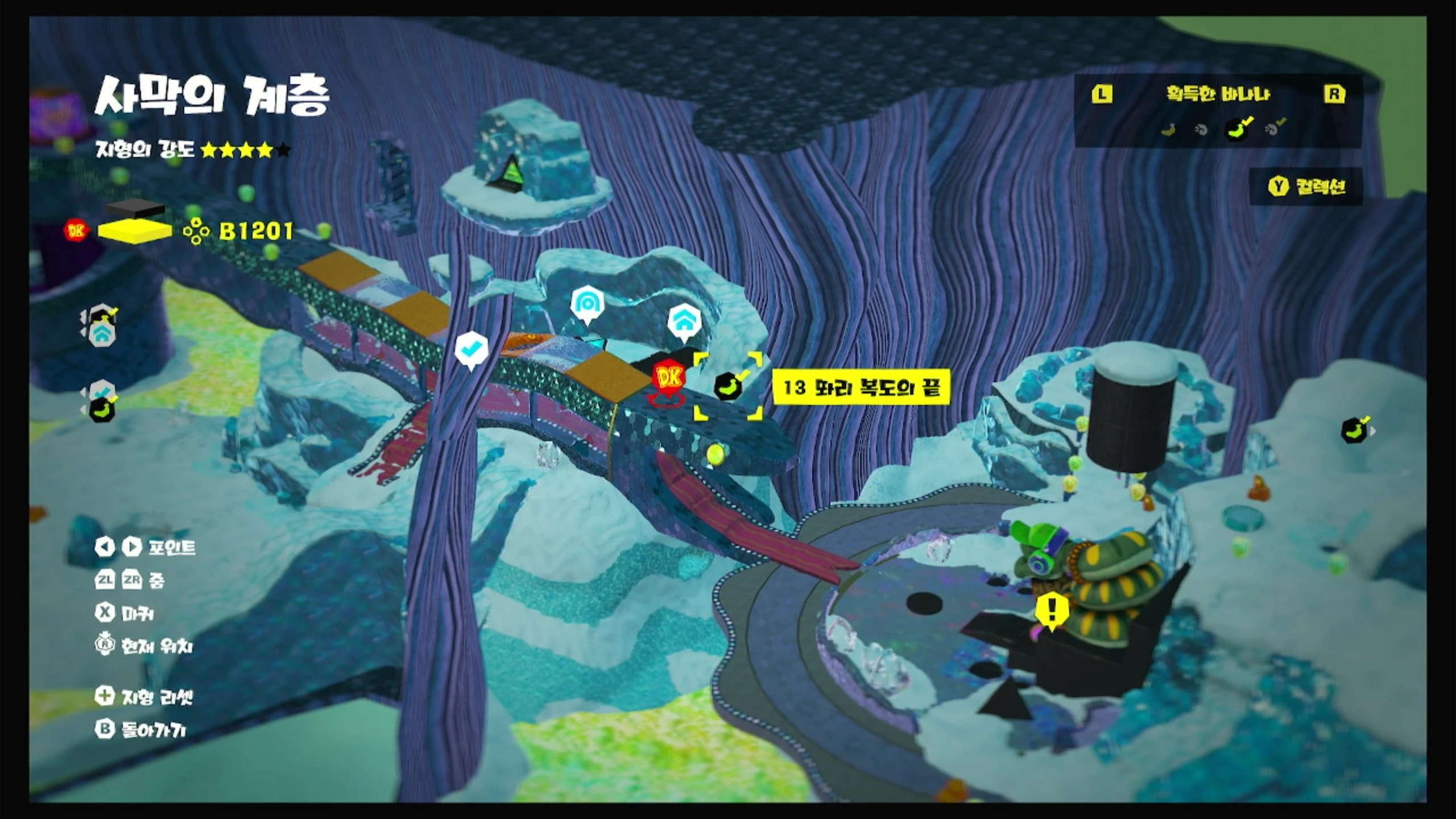
Task: Select the blue checkmark marker on the map
Action: pos(472,349)
